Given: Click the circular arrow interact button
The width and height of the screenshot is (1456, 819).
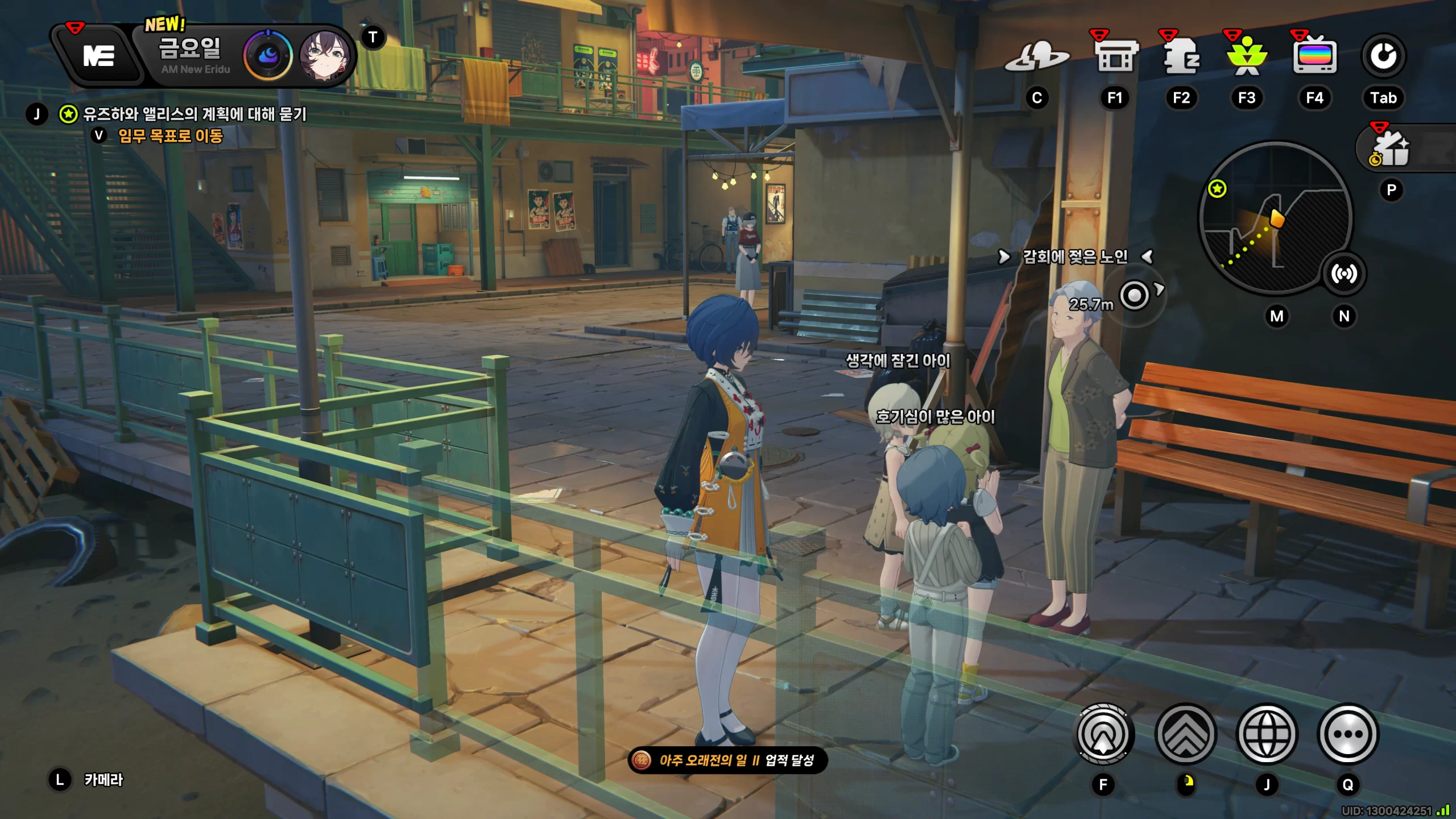Looking at the screenshot, I should 1103,734.
